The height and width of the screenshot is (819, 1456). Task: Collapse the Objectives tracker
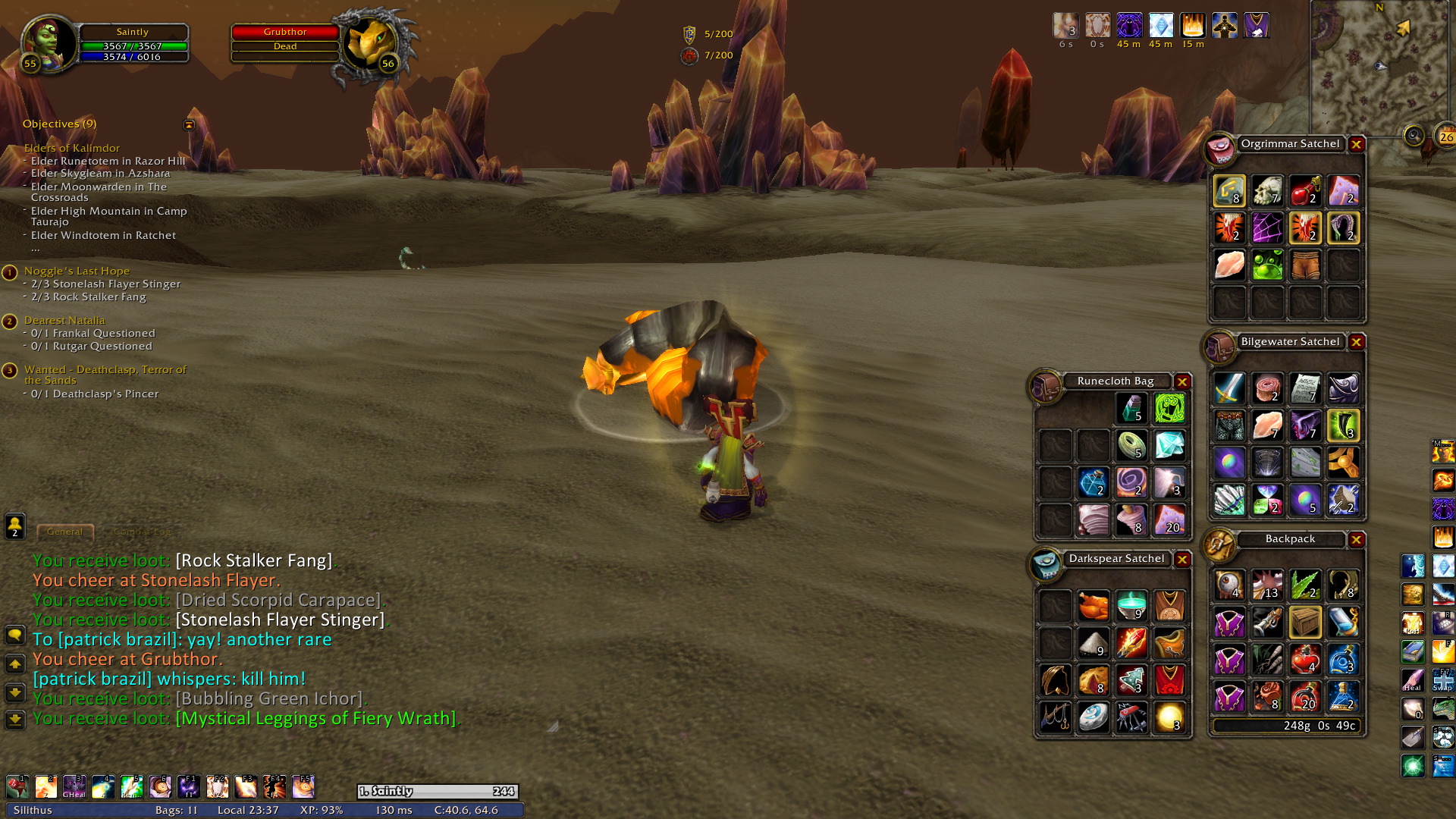click(x=189, y=125)
